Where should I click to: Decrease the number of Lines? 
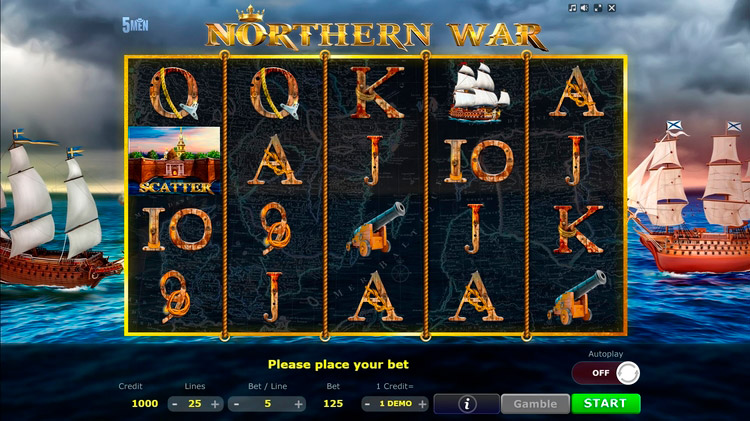(174, 404)
